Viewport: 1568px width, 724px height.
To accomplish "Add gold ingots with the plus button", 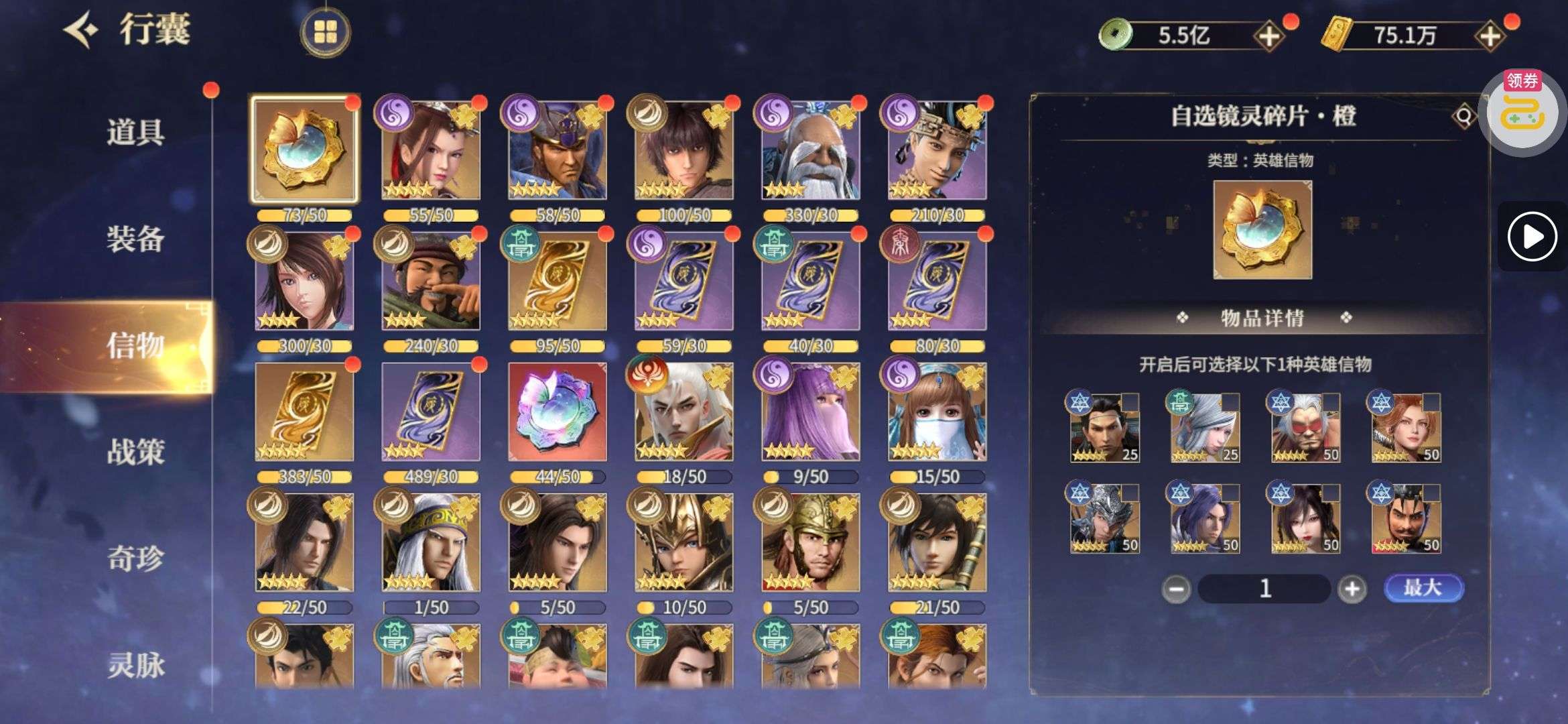I will tap(1489, 36).
